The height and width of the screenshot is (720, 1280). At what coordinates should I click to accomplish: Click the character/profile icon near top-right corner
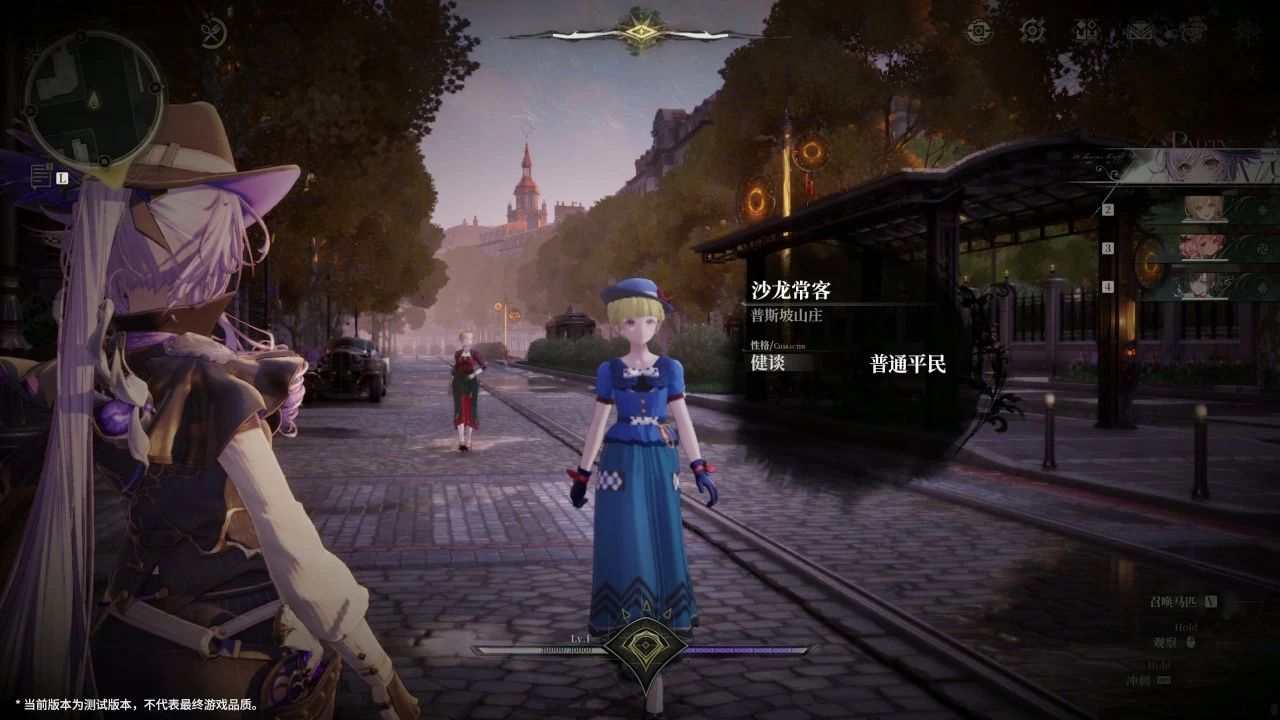[1192, 31]
